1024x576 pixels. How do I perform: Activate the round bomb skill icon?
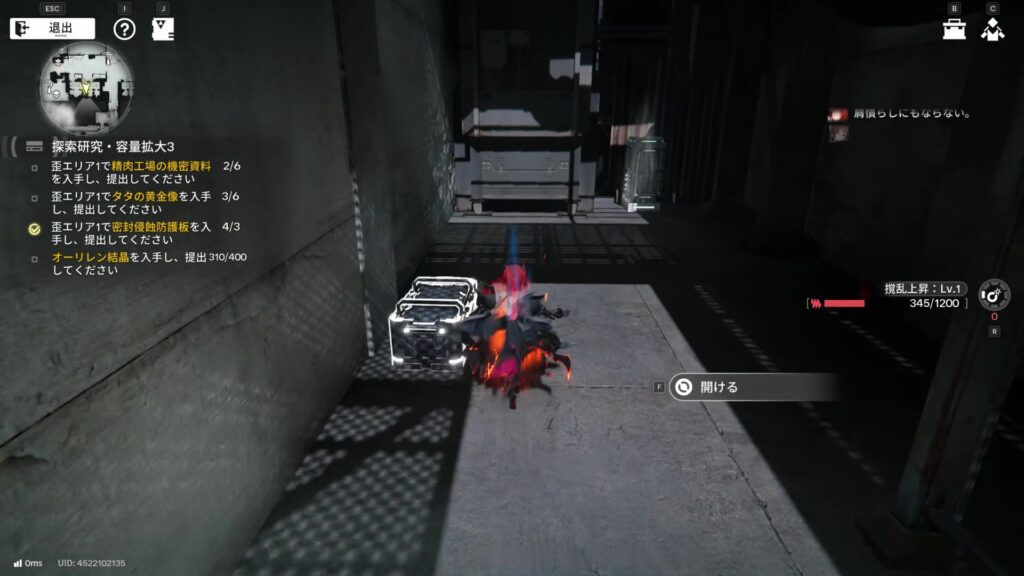click(x=992, y=295)
